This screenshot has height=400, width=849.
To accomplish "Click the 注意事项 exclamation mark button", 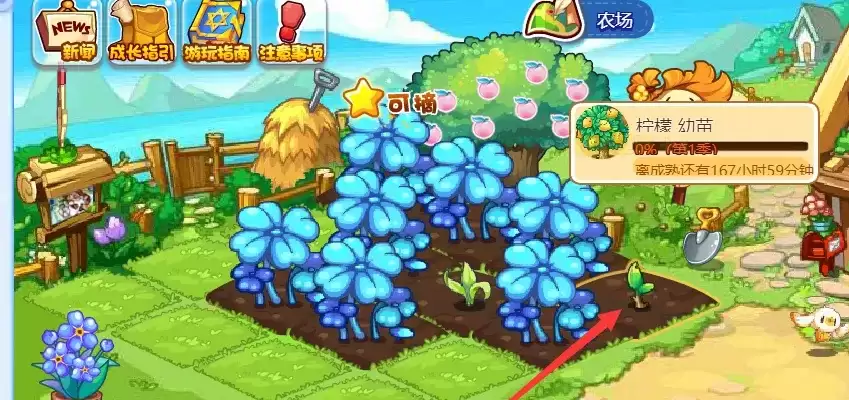I will (x=291, y=32).
